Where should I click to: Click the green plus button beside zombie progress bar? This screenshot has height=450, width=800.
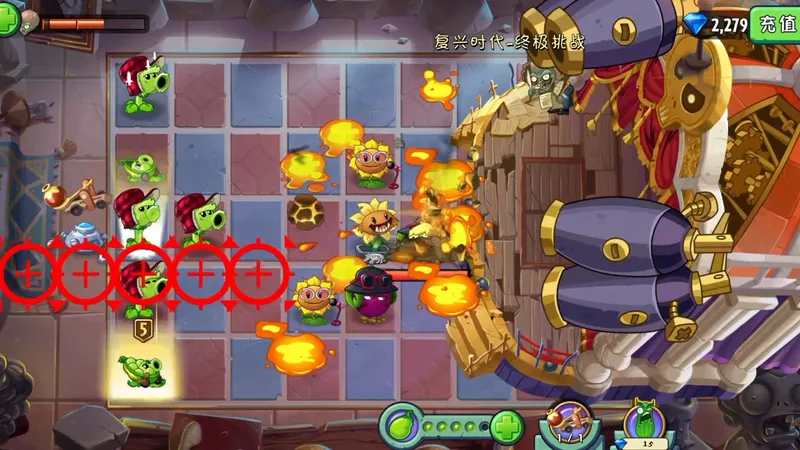click(8, 22)
